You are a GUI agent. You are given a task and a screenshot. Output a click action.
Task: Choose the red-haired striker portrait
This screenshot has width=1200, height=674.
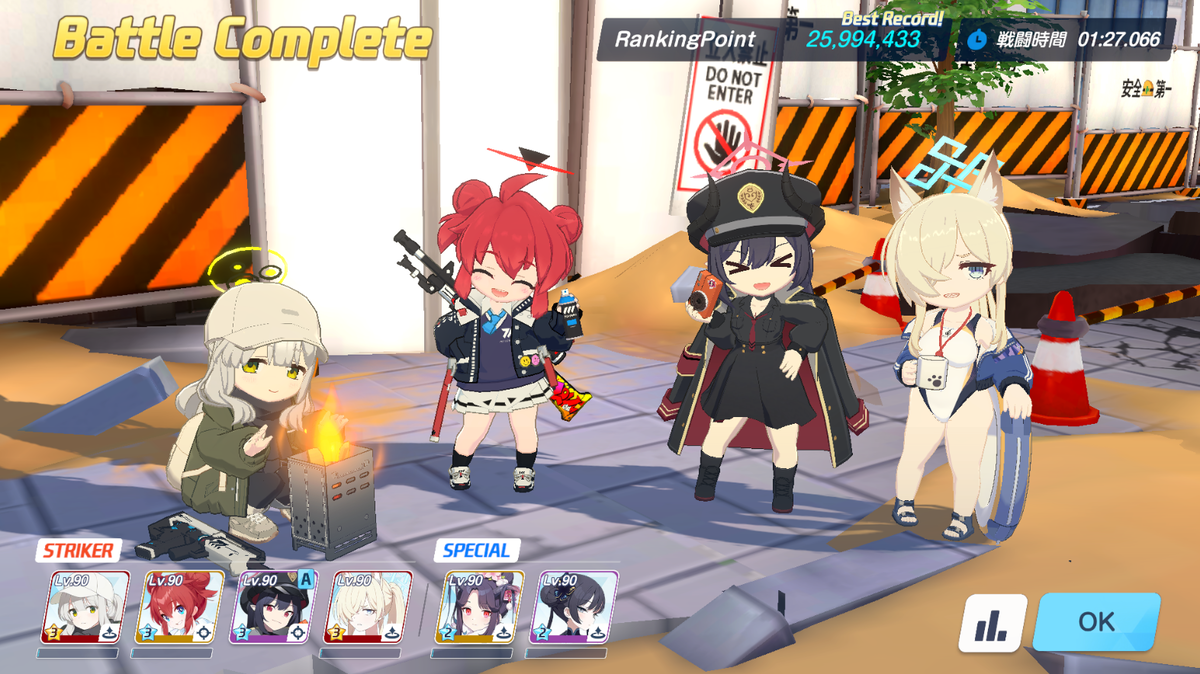[179, 607]
